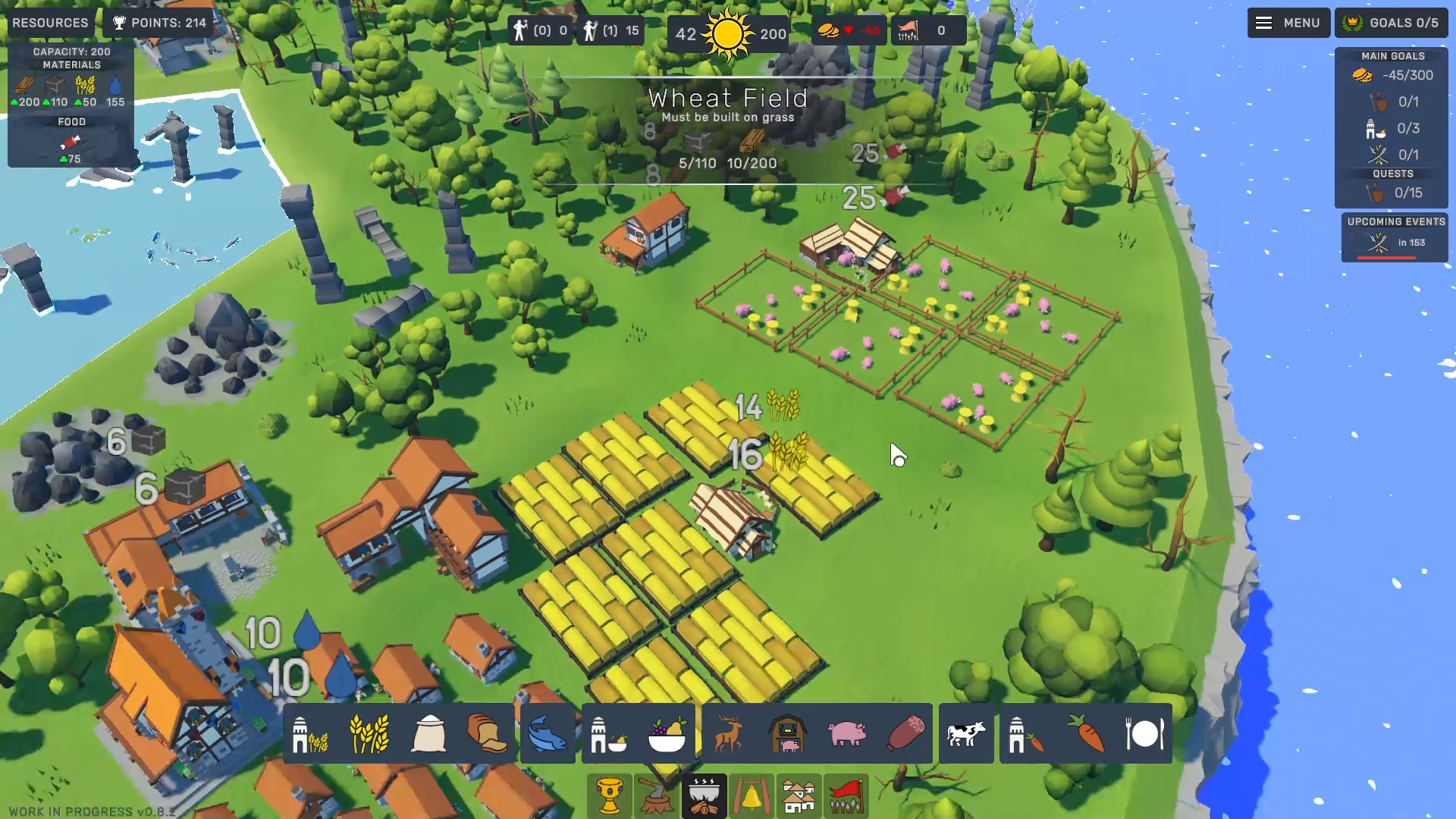Expand the axe-stump resource category
Image resolution: width=1456 pixels, height=819 pixels.
pos(657,795)
